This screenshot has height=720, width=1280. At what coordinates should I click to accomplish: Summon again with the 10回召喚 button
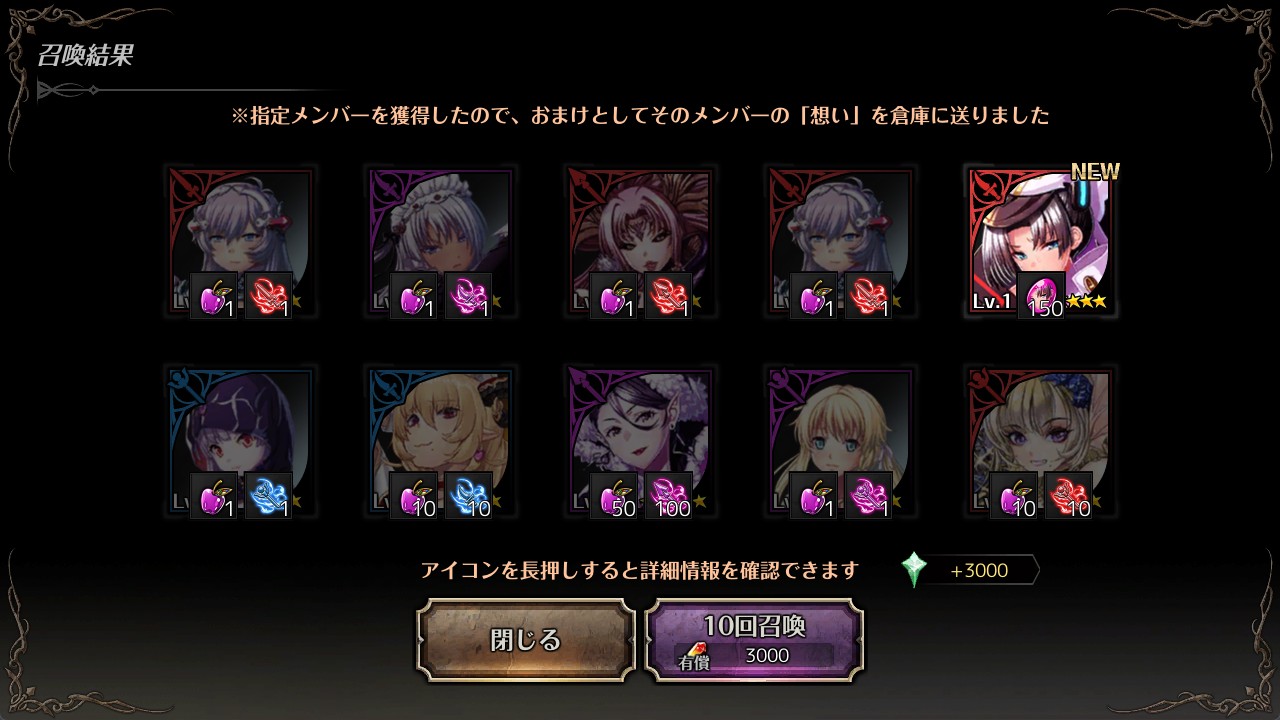click(754, 640)
